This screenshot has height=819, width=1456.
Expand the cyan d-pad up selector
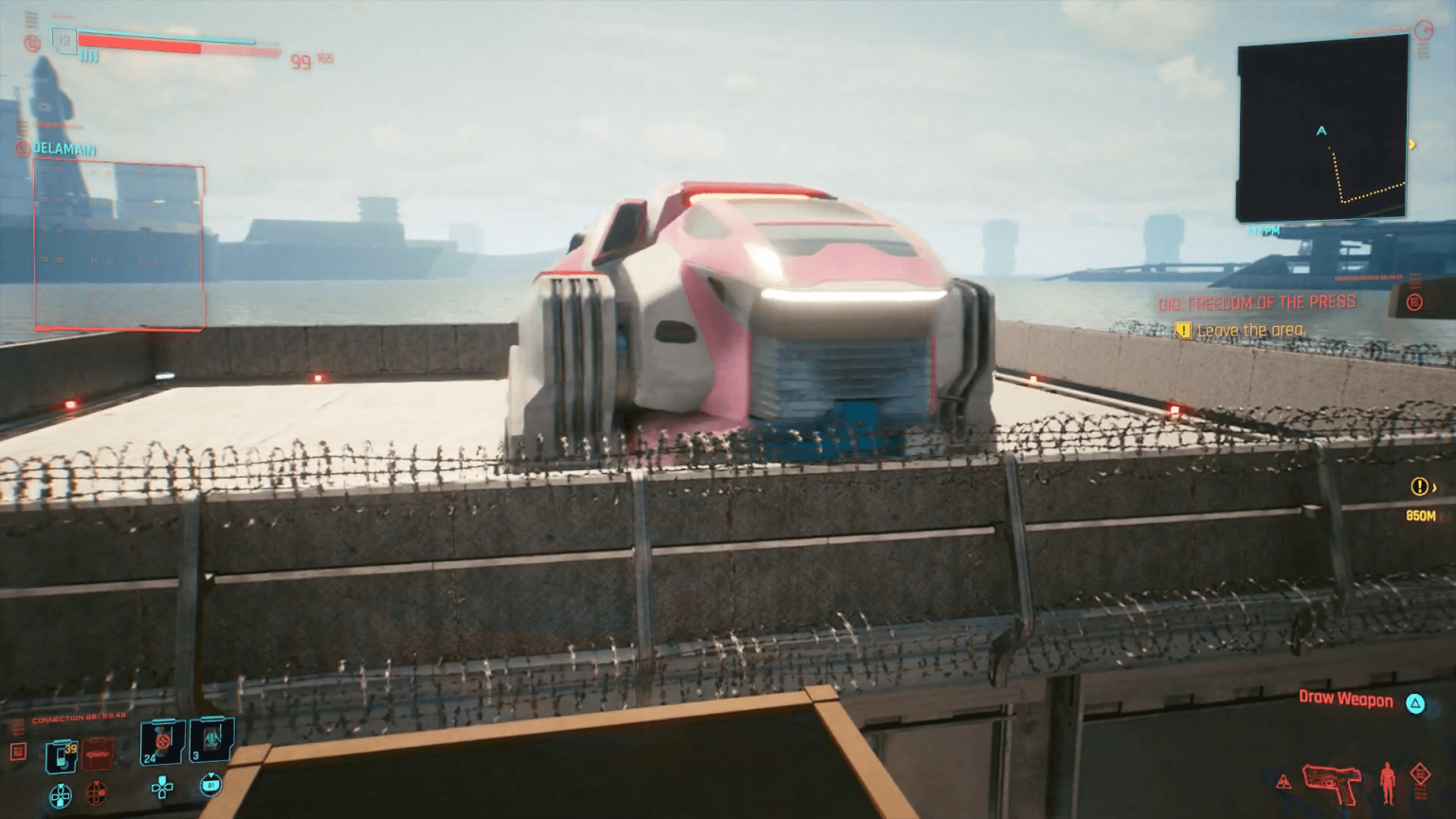(162, 788)
